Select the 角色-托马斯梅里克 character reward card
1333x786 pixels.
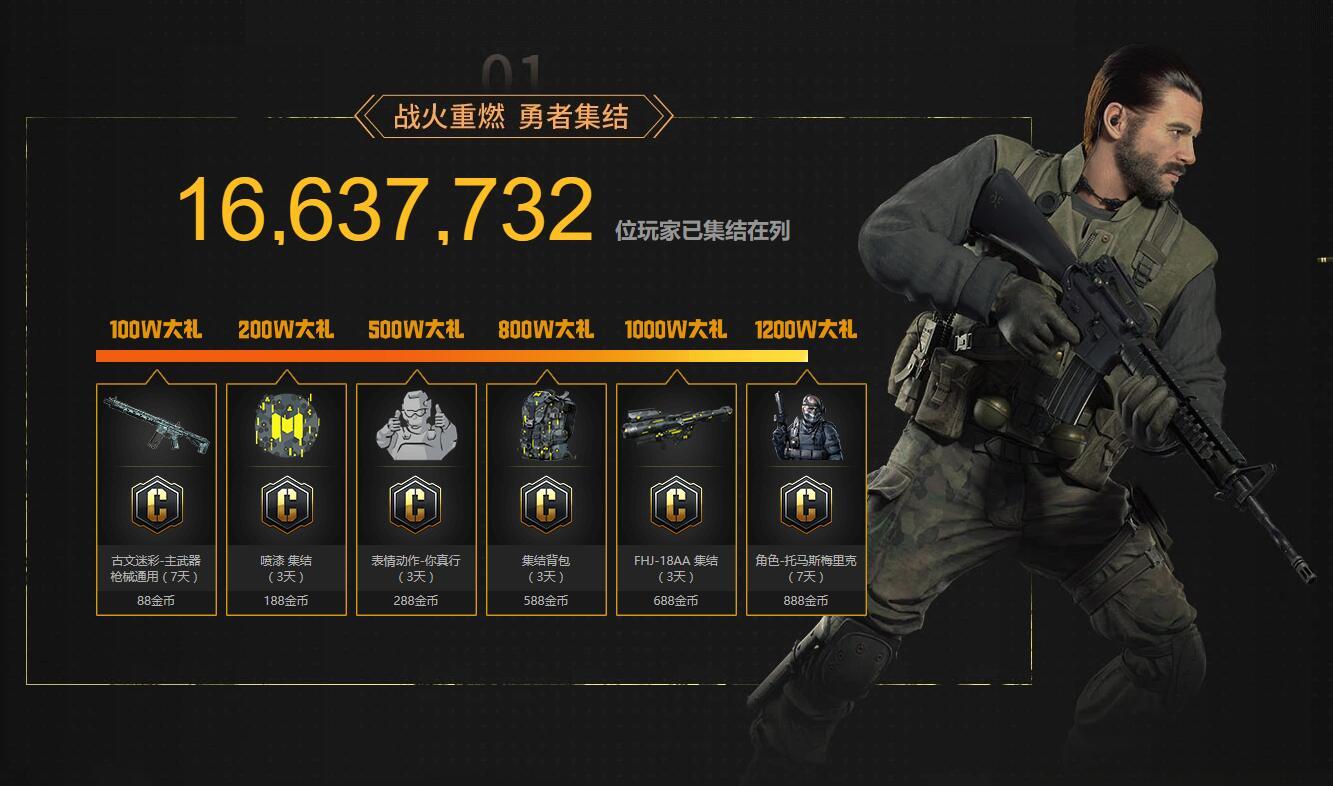click(x=806, y=499)
